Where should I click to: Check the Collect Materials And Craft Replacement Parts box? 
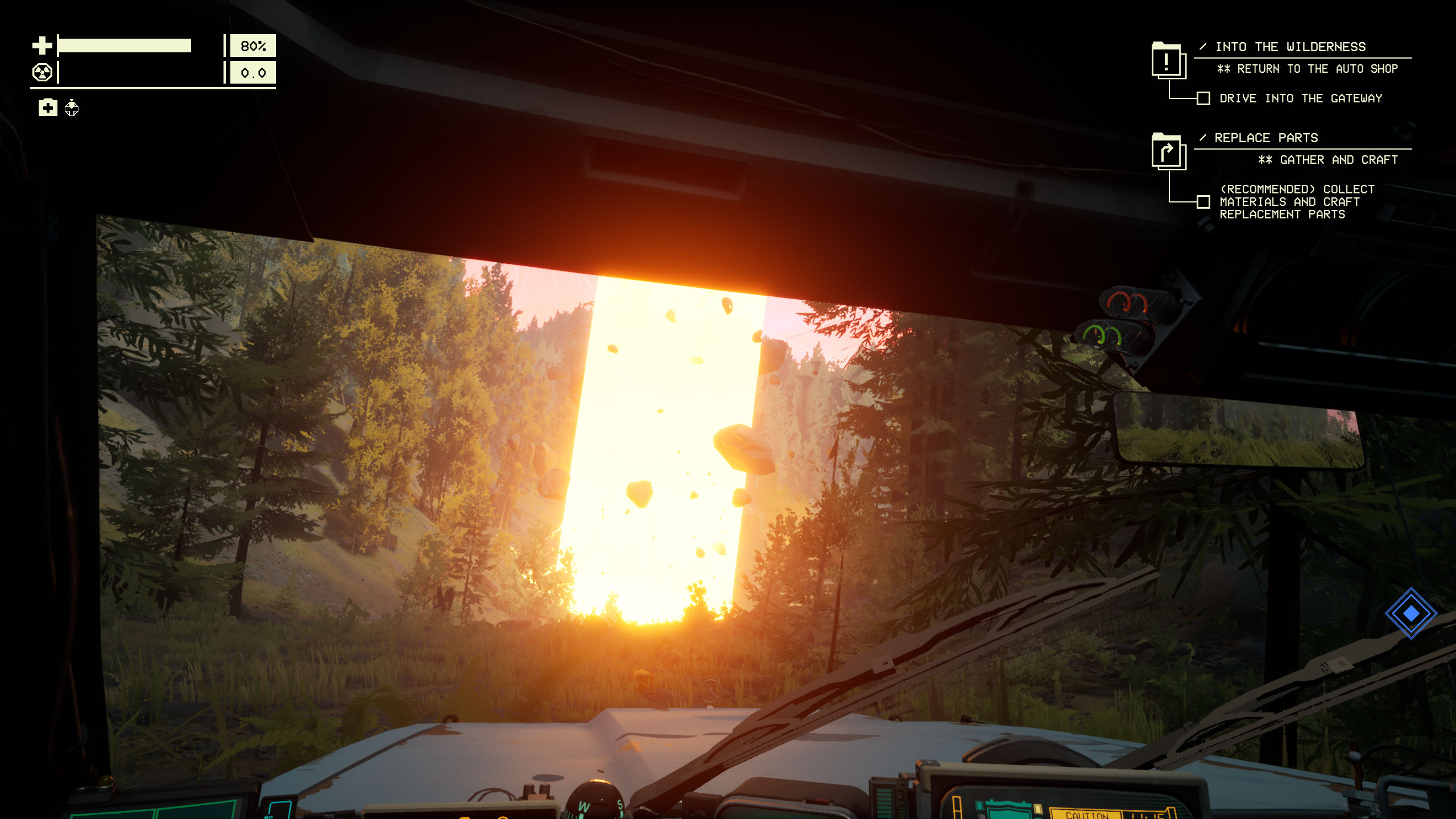click(1203, 201)
